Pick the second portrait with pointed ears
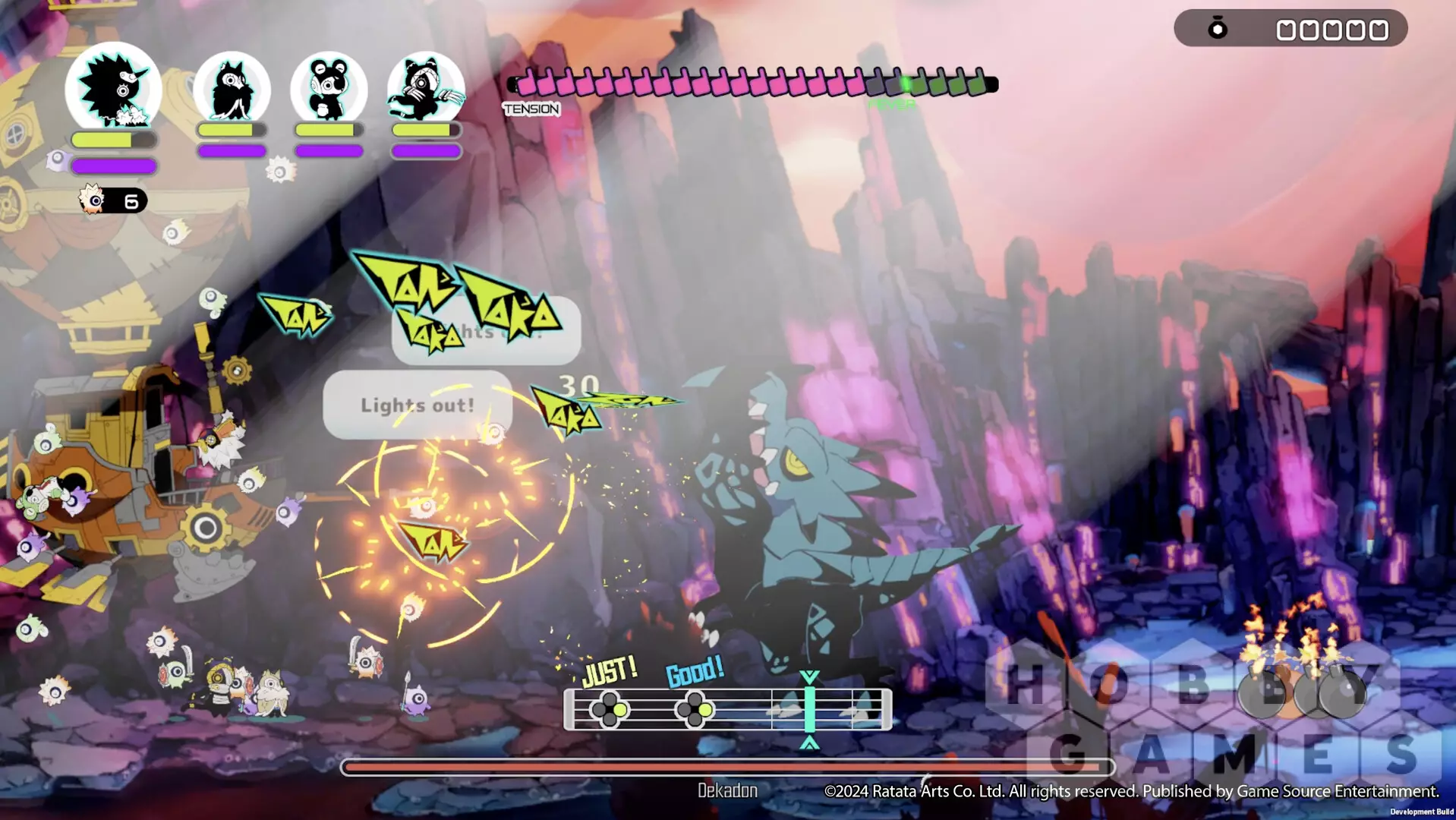Image resolution: width=1456 pixels, height=820 pixels. tap(232, 90)
